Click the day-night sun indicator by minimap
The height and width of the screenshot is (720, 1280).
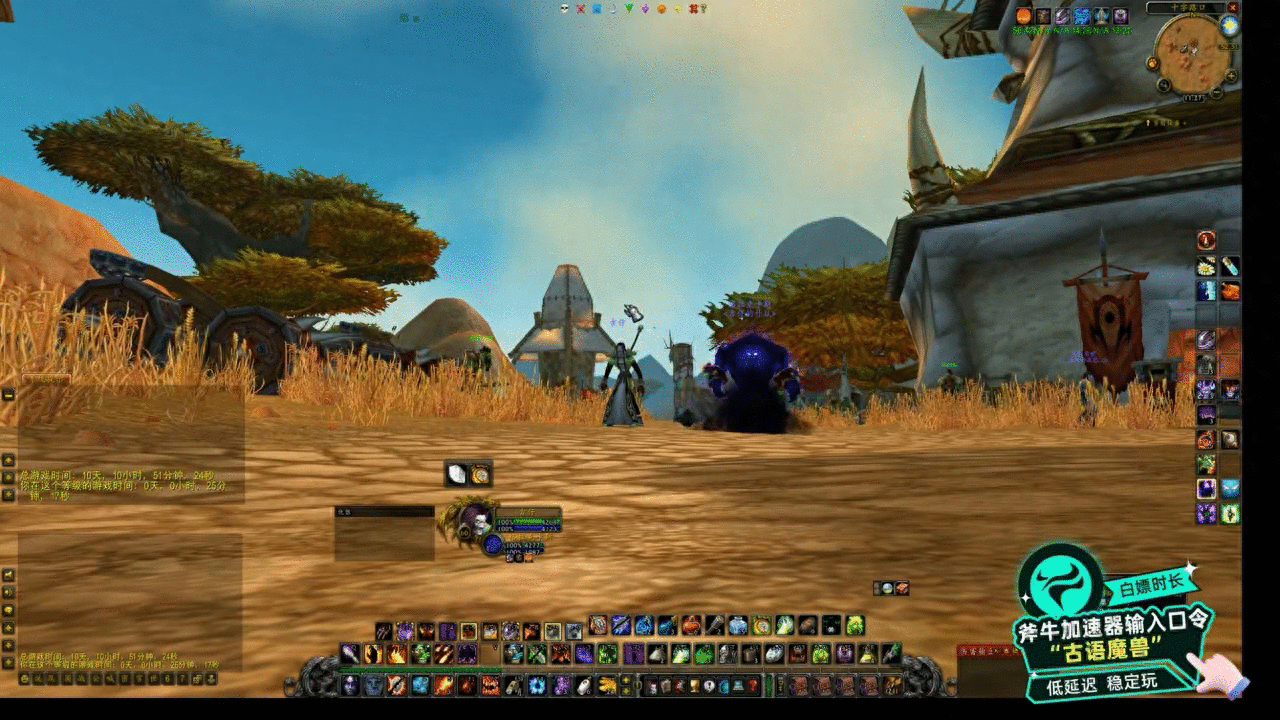tap(1229, 26)
